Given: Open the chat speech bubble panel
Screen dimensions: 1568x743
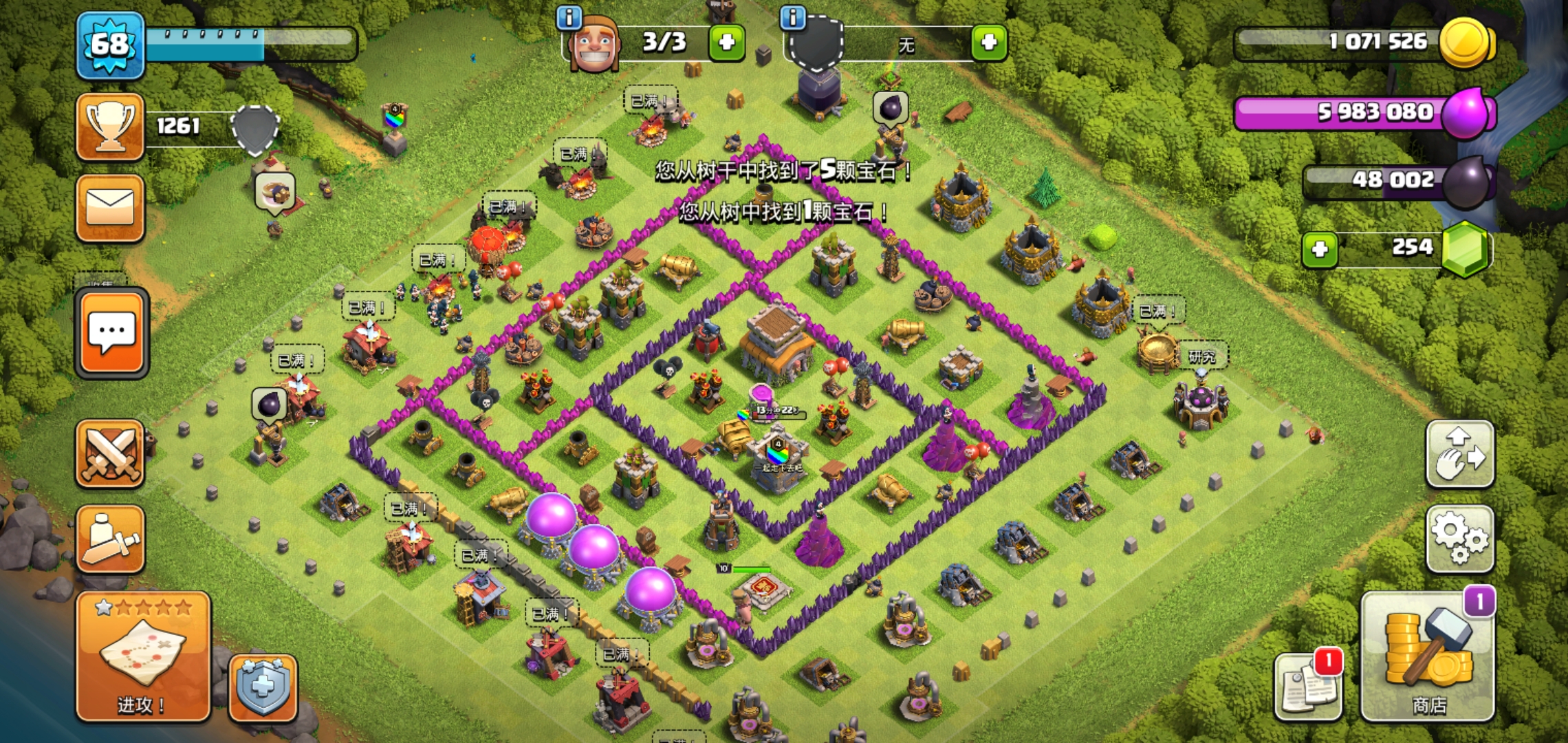Looking at the screenshot, I should 111,333.
